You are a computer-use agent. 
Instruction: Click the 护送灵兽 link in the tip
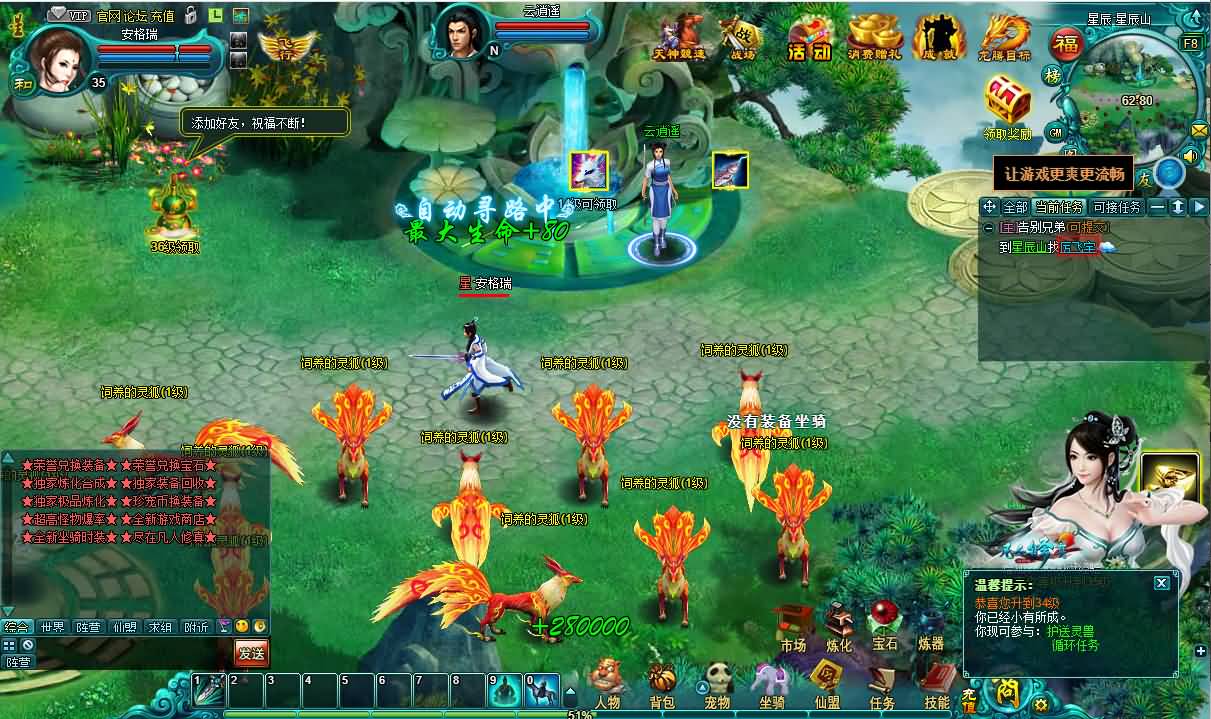[x=1071, y=631]
